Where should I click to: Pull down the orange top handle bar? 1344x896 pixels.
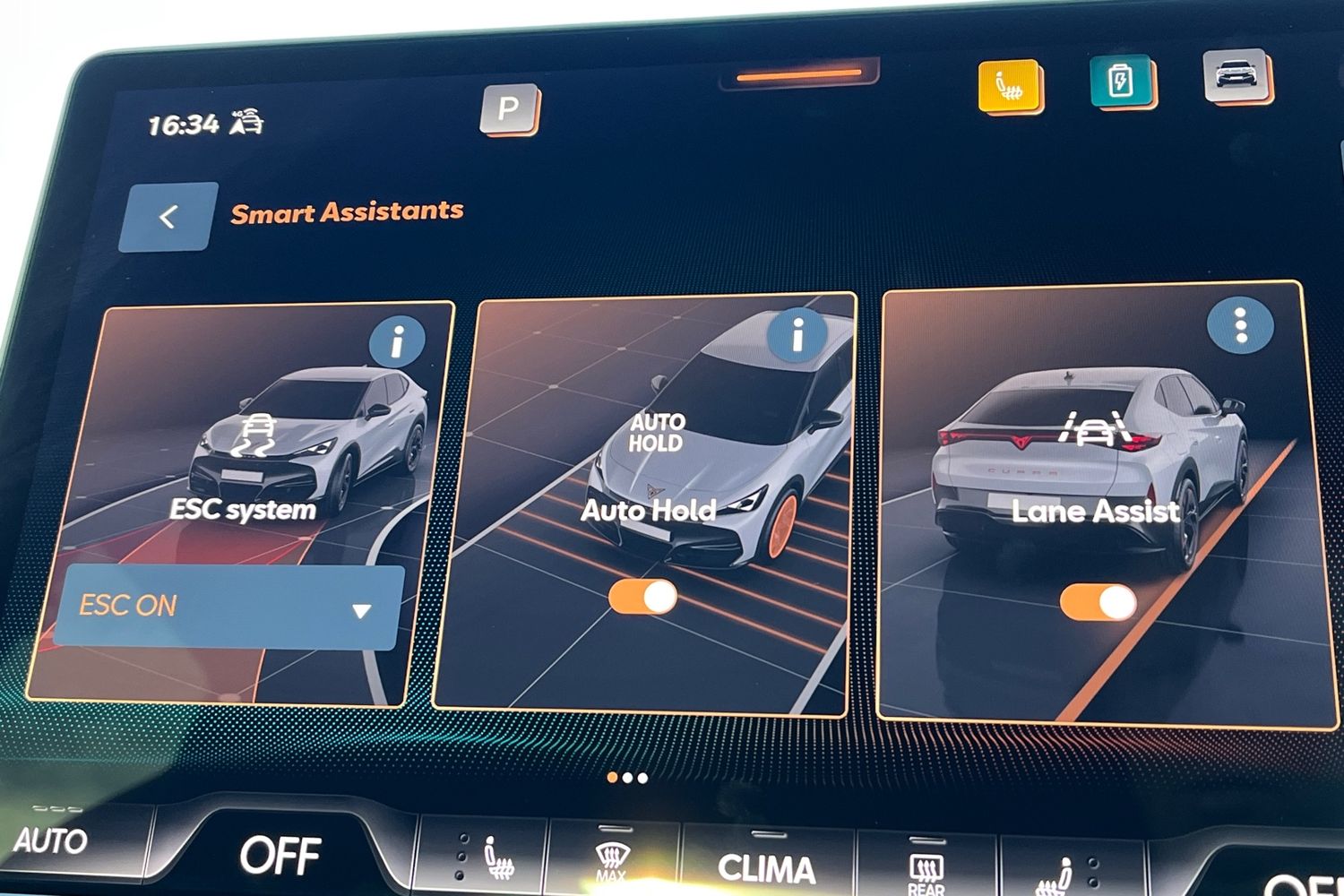[x=798, y=75]
